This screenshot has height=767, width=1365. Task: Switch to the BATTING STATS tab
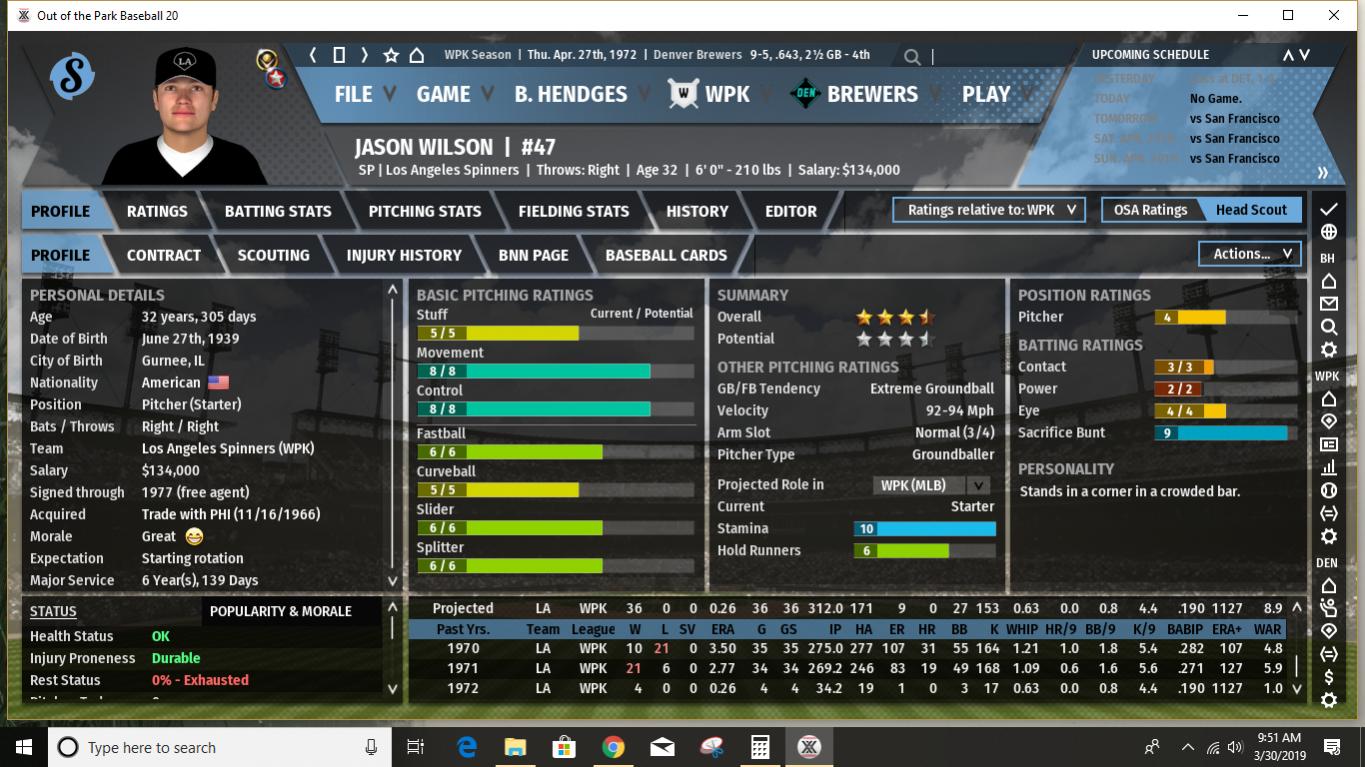(278, 211)
